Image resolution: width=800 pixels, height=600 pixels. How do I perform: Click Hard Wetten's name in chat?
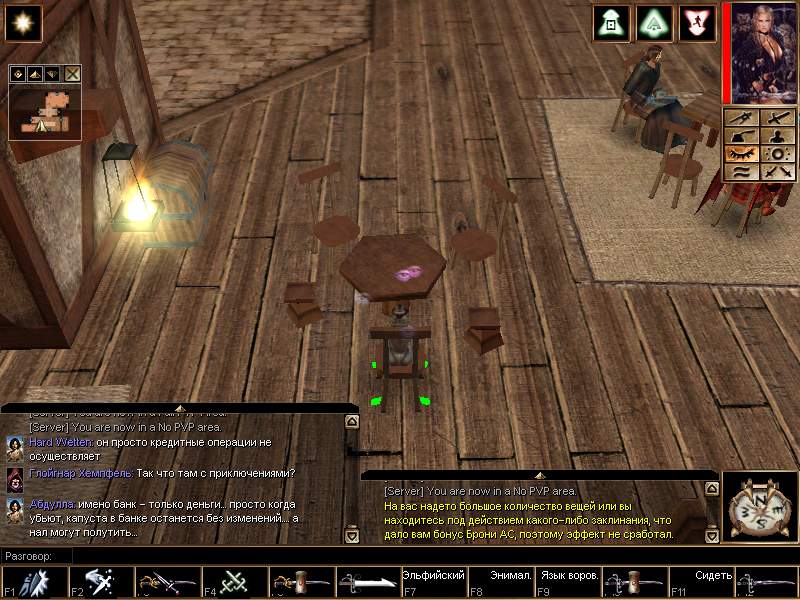click(61, 441)
